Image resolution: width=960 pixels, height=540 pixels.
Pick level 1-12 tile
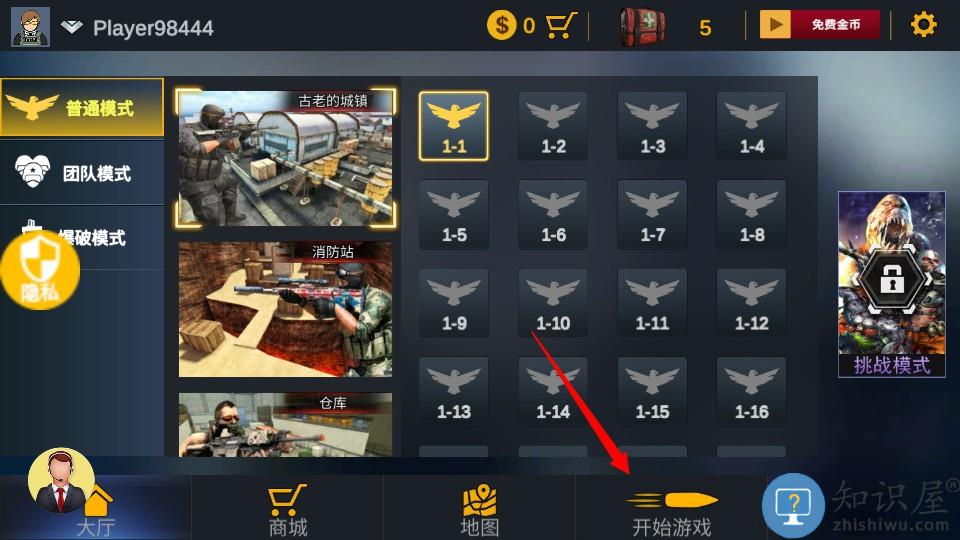coord(752,303)
